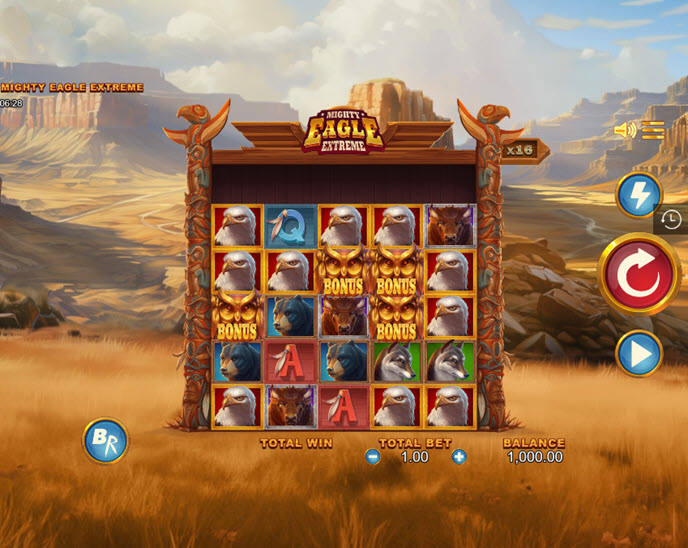Click the blue BR round button
Screen dimensions: 688x548
105,440
